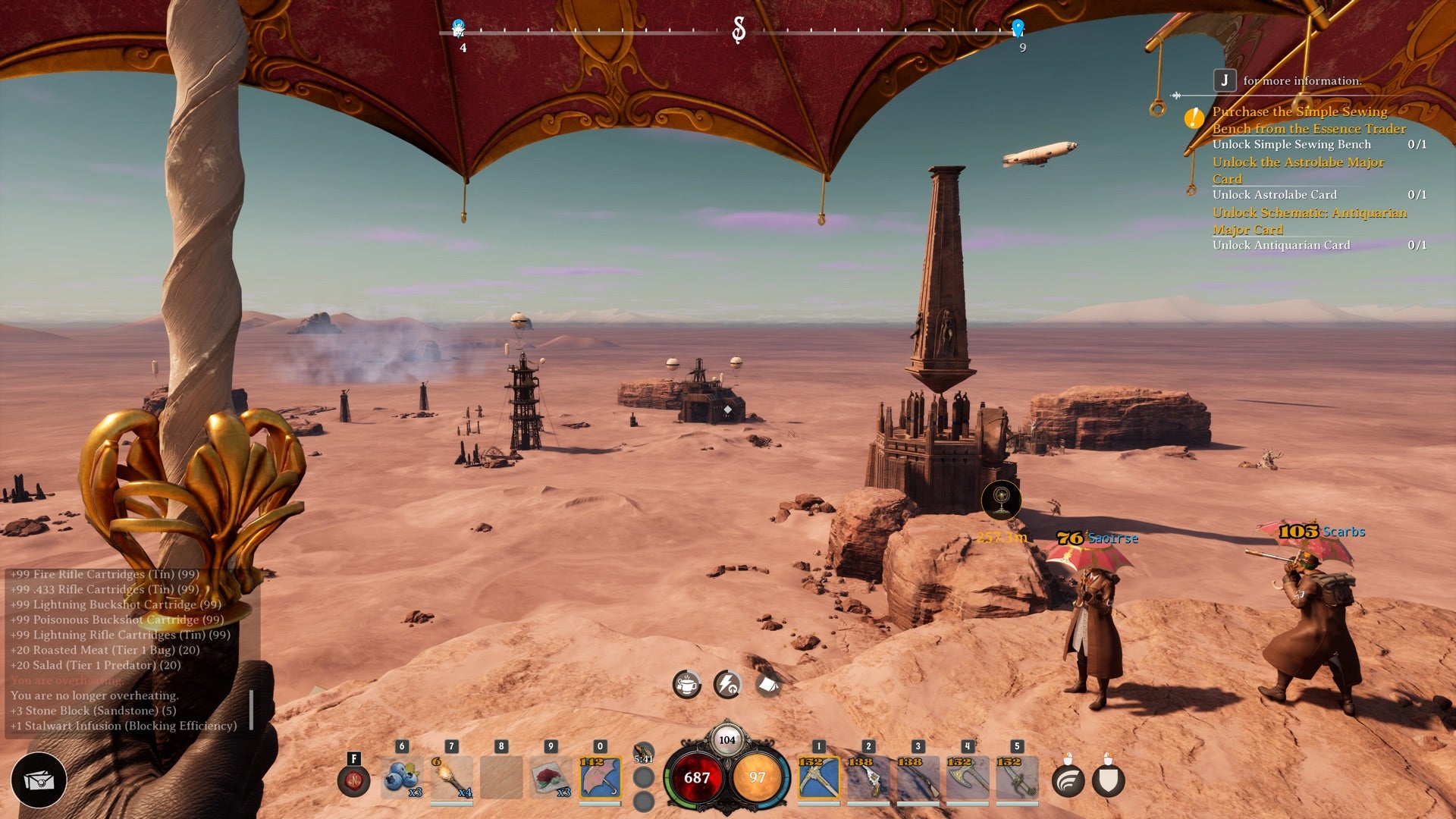Select the blueberries hotbar slot

click(401, 777)
